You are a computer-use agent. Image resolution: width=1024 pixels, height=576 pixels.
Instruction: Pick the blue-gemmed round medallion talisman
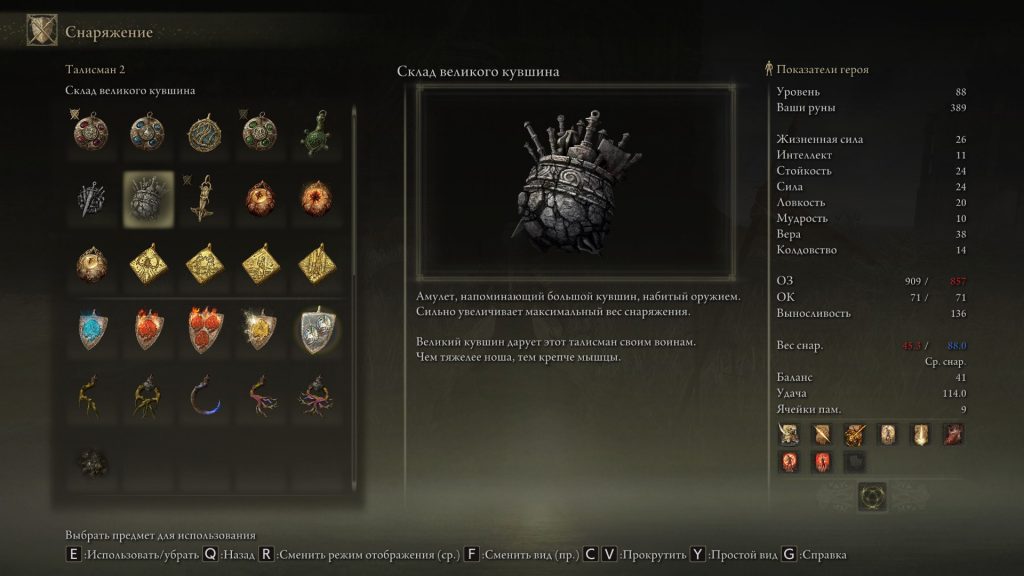coord(147,132)
